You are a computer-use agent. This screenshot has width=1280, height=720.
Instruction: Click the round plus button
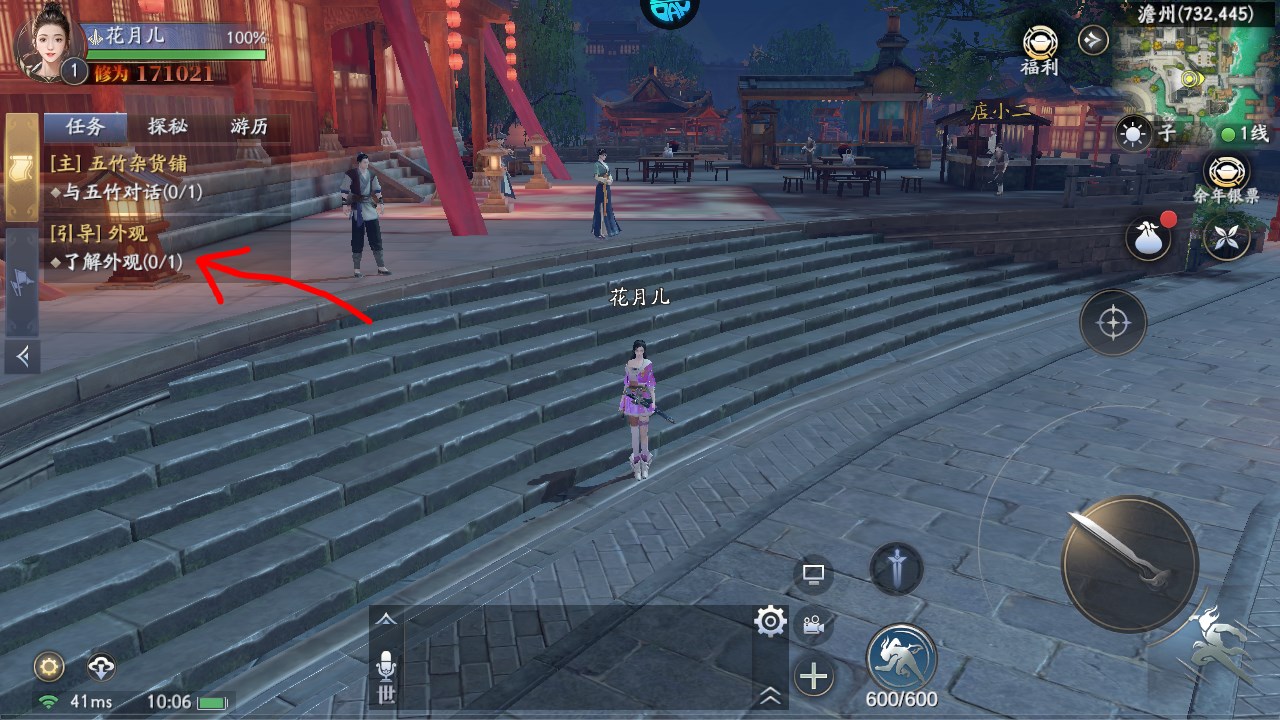click(x=814, y=678)
